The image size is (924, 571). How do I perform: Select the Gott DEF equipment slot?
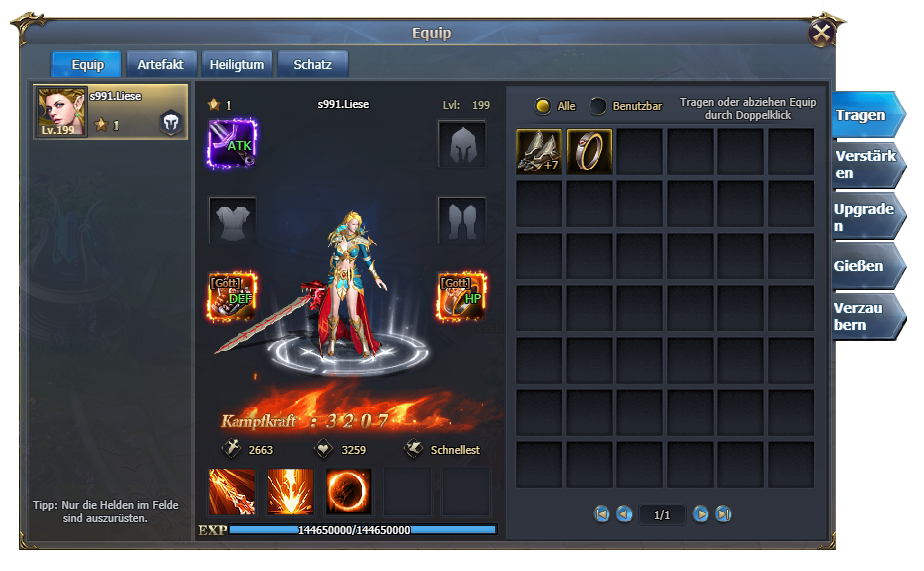coord(233,296)
